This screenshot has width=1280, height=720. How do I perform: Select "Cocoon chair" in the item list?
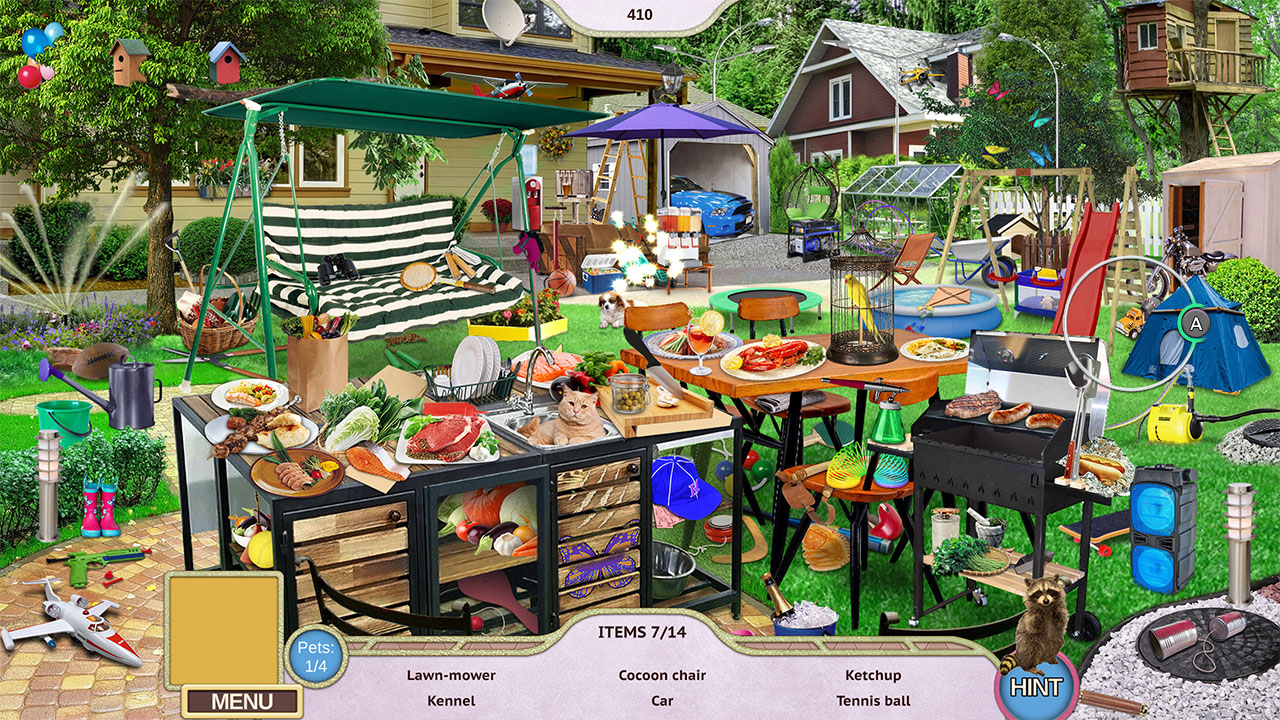pos(662,675)
